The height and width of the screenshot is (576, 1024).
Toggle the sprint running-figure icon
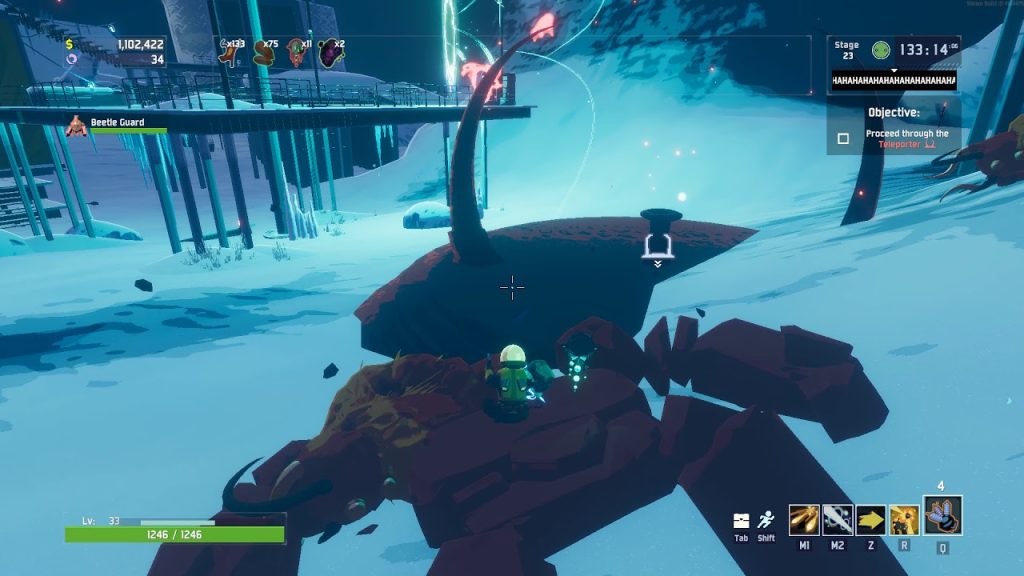[767, 520]
